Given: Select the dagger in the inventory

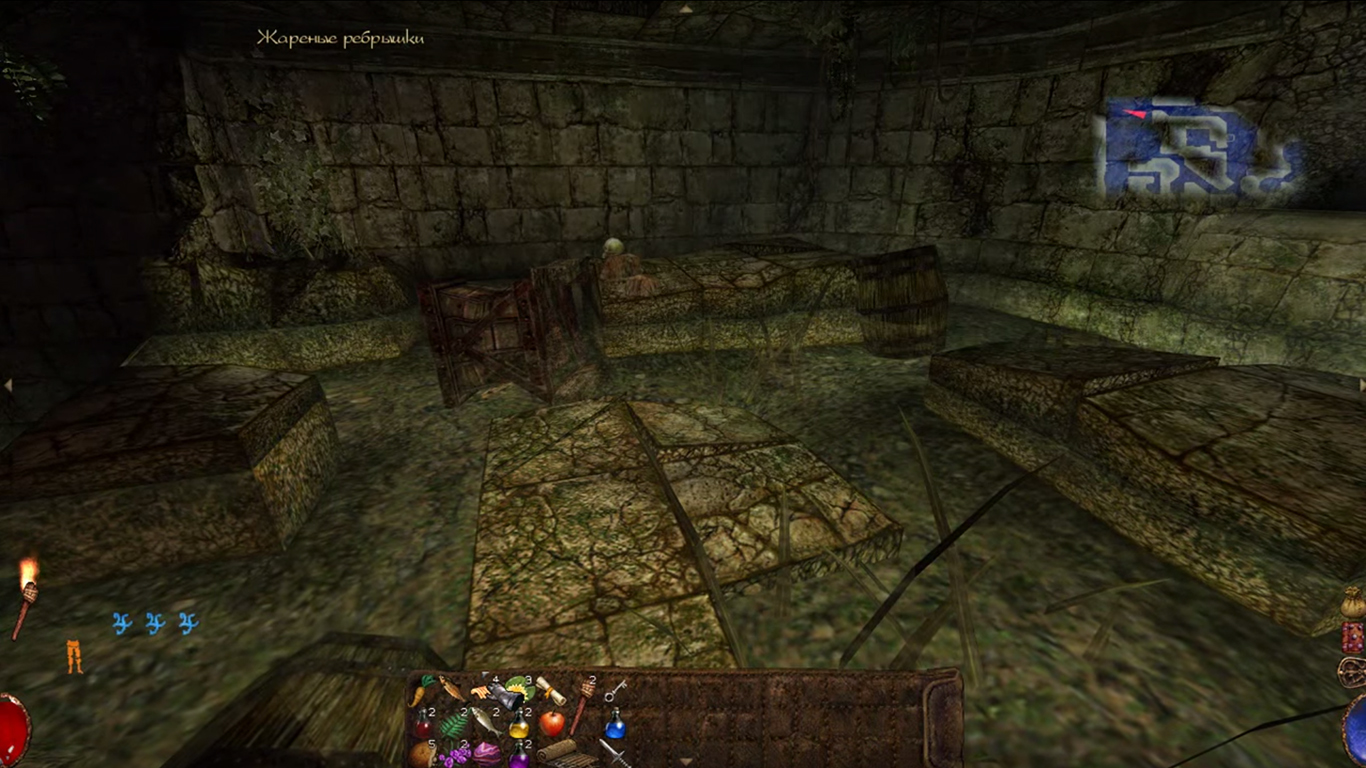Looking at the screenshot, I should [613, 752].
